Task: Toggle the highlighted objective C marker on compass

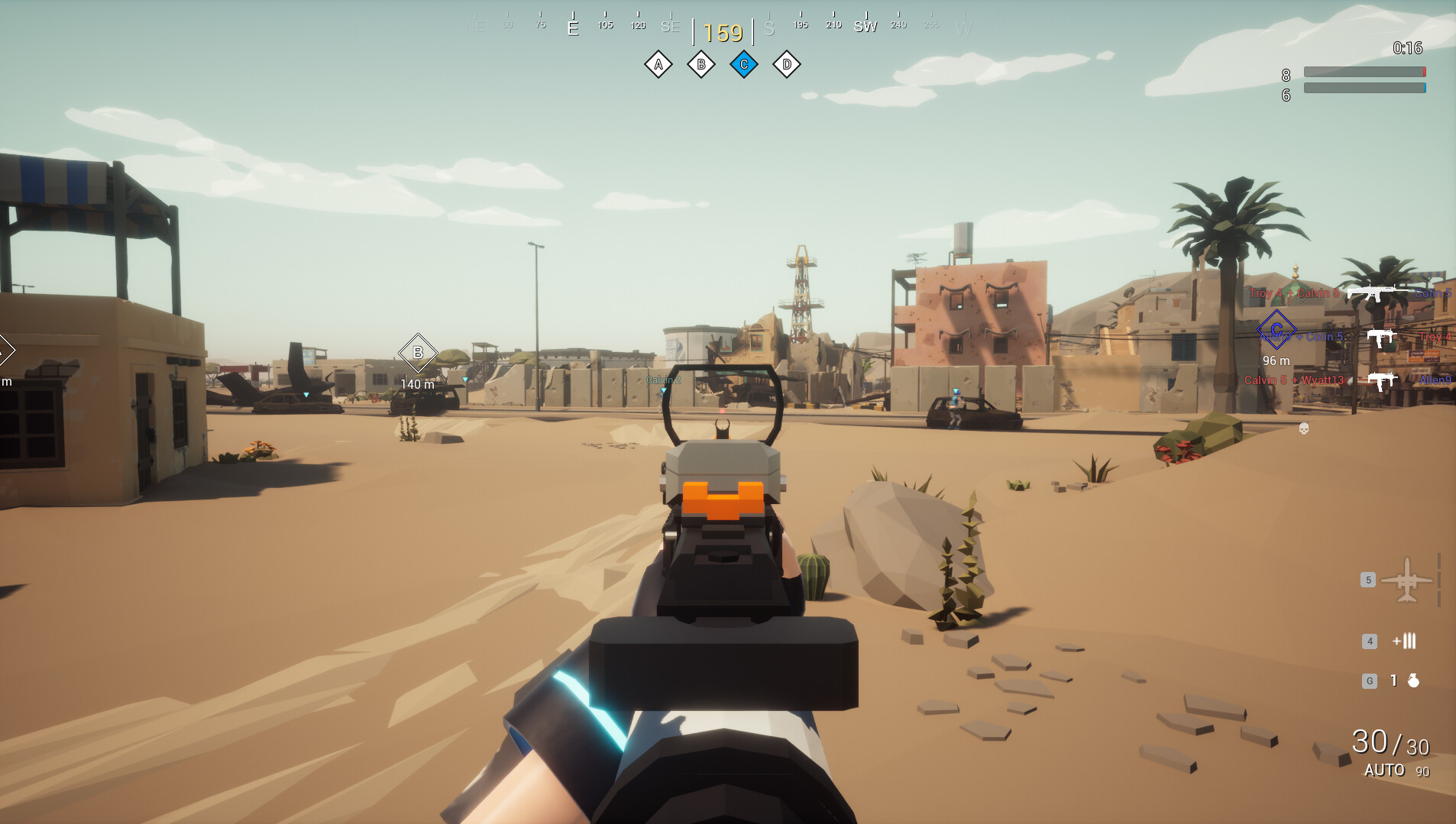Action: [x=743, y=64]
